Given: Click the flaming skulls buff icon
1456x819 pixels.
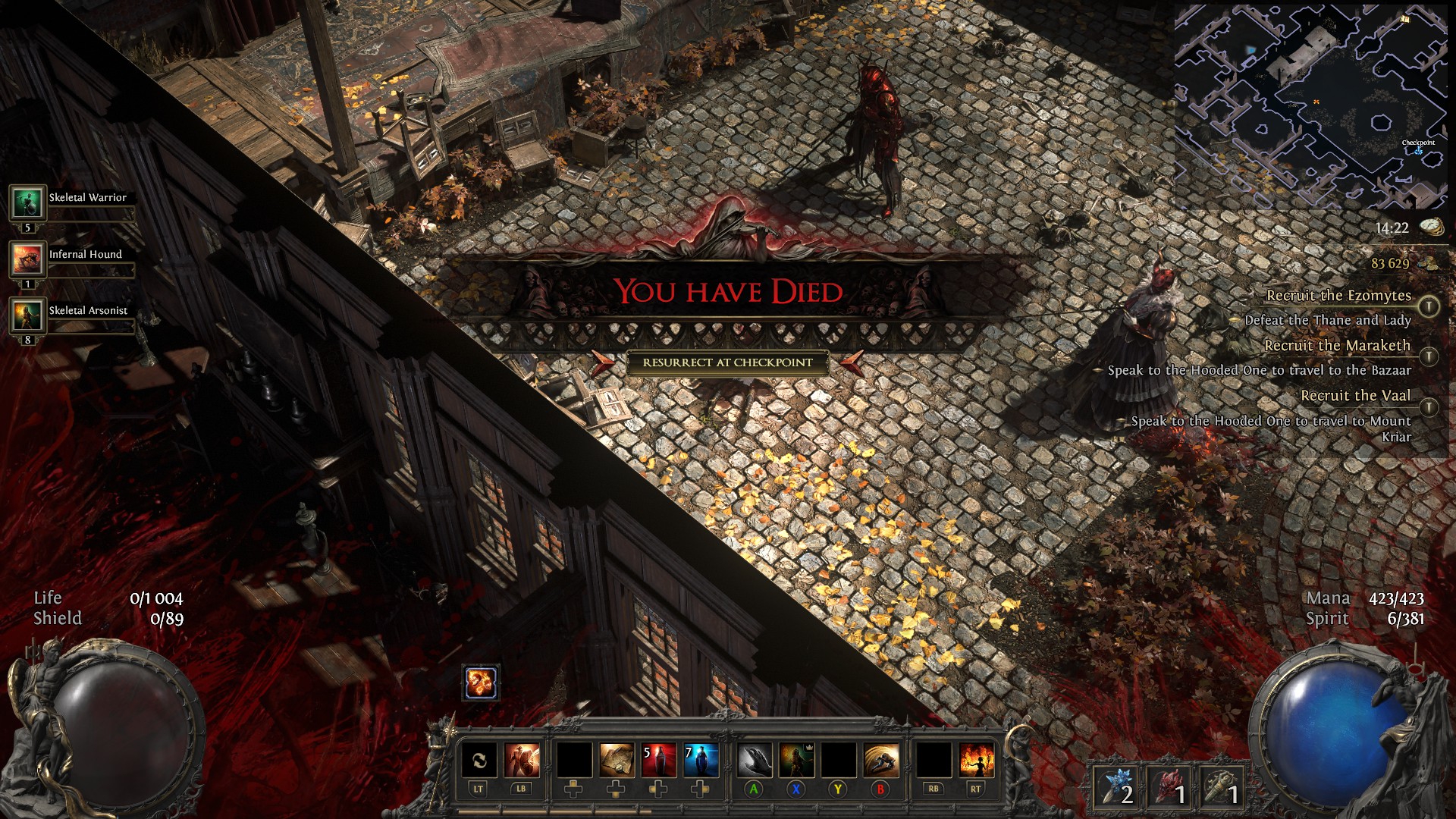Looking at the screenshot, I should [x=481, y=683].
